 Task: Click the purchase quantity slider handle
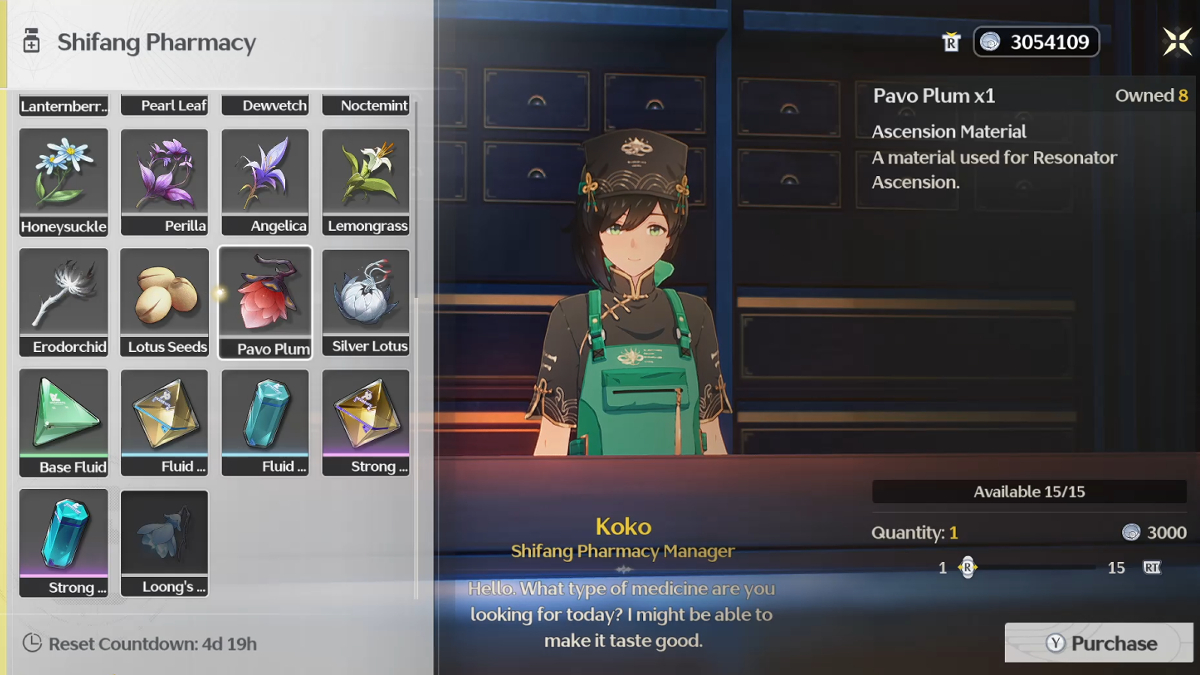point(967,567)
